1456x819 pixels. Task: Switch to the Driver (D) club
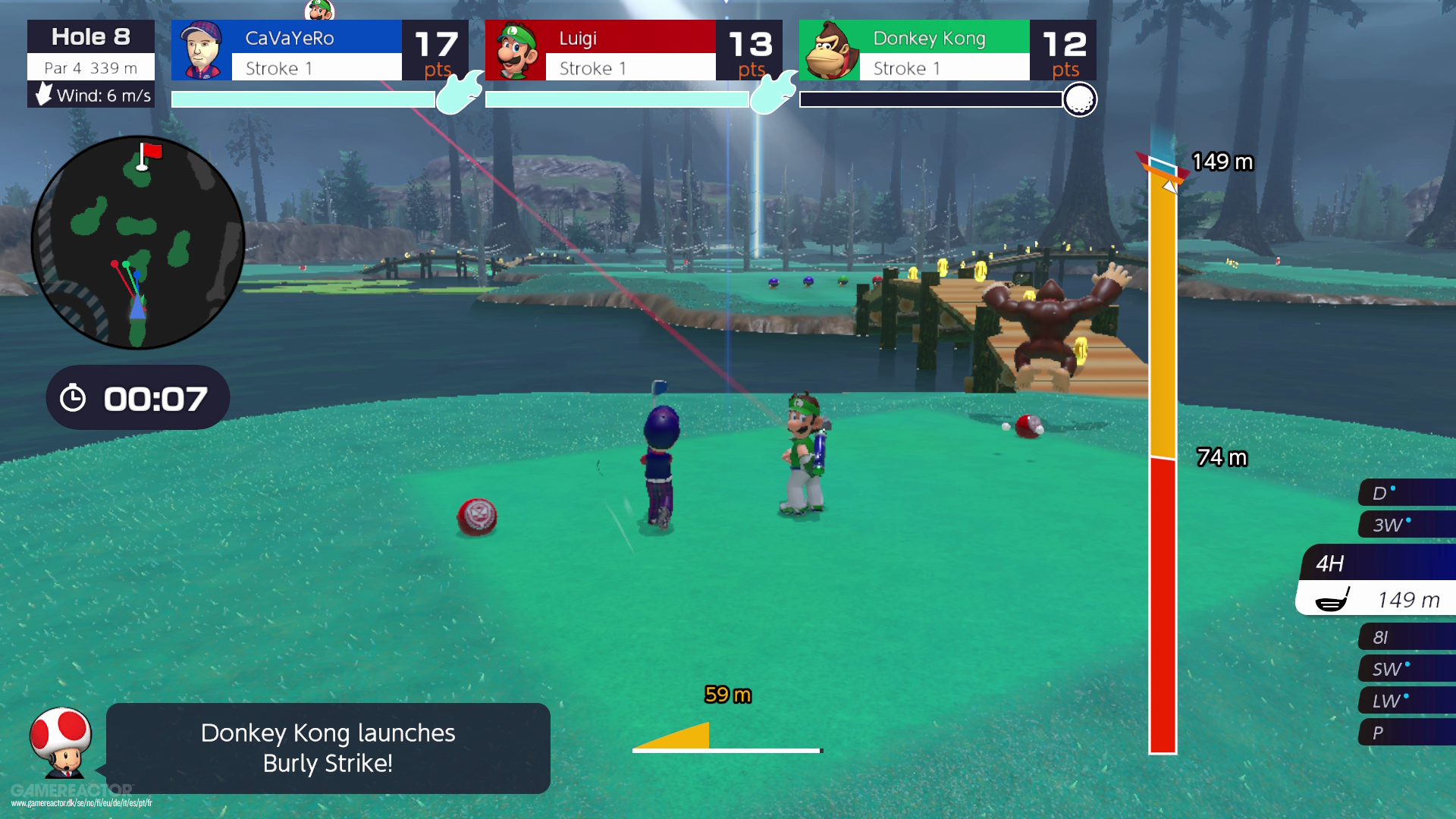coord(1378,491)
